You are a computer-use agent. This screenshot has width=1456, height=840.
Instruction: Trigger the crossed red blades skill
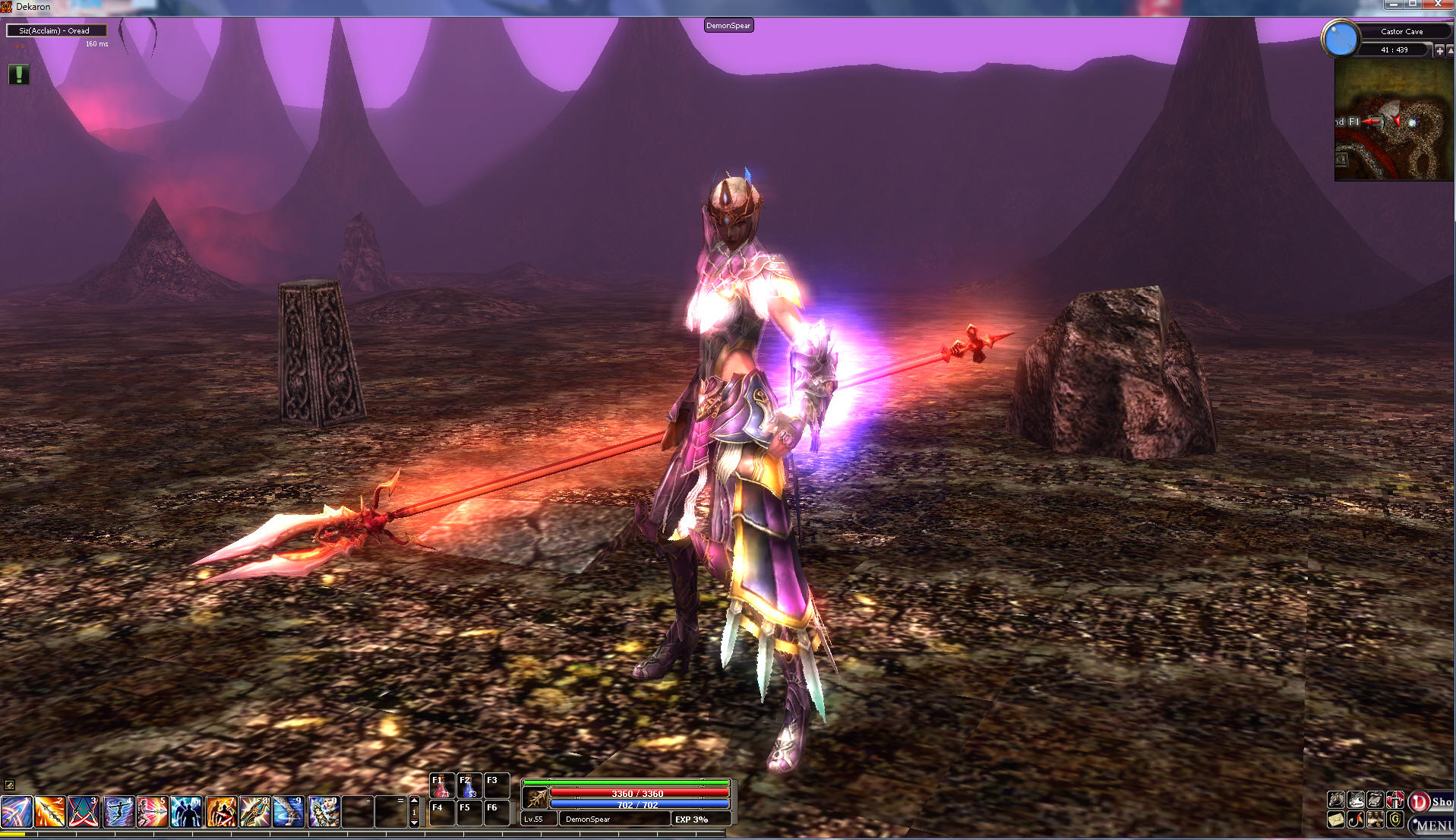click(x=84, y=812)
